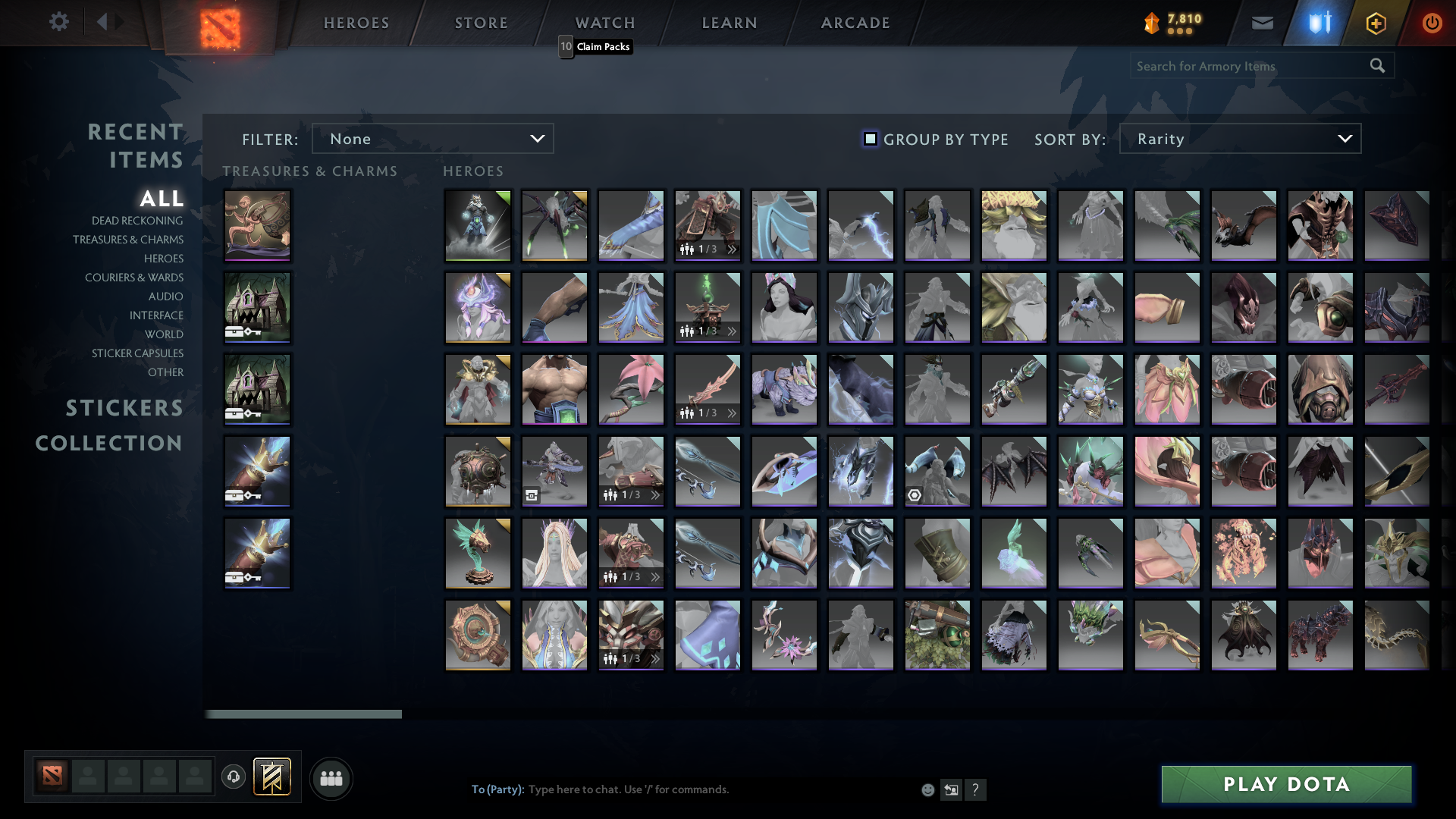Click the gold plus shield icon
Image resolution: width=1456 pixels, height=819 pixels.
click(1376, 23)
